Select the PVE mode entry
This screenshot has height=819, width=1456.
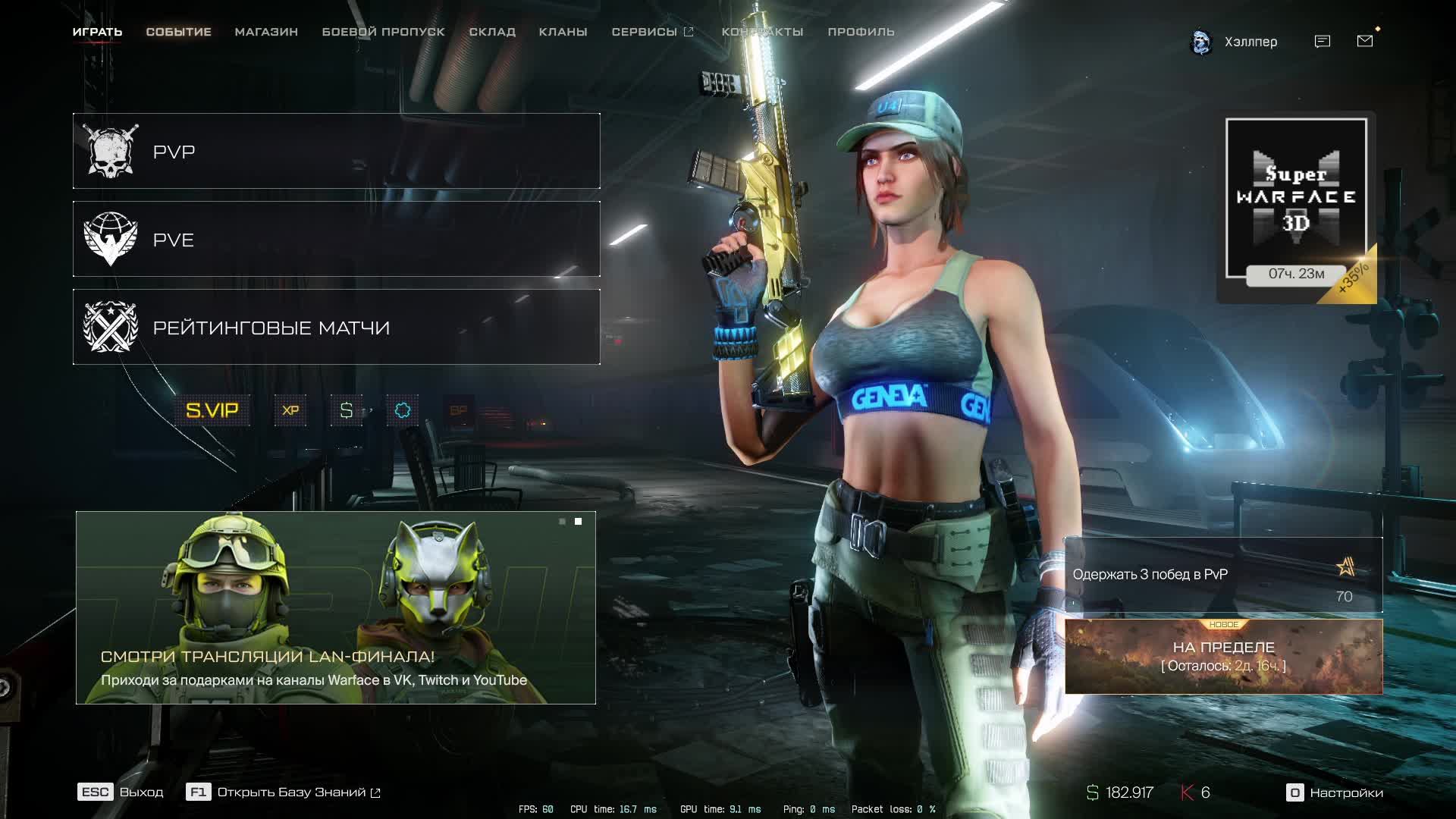(336, 239)
